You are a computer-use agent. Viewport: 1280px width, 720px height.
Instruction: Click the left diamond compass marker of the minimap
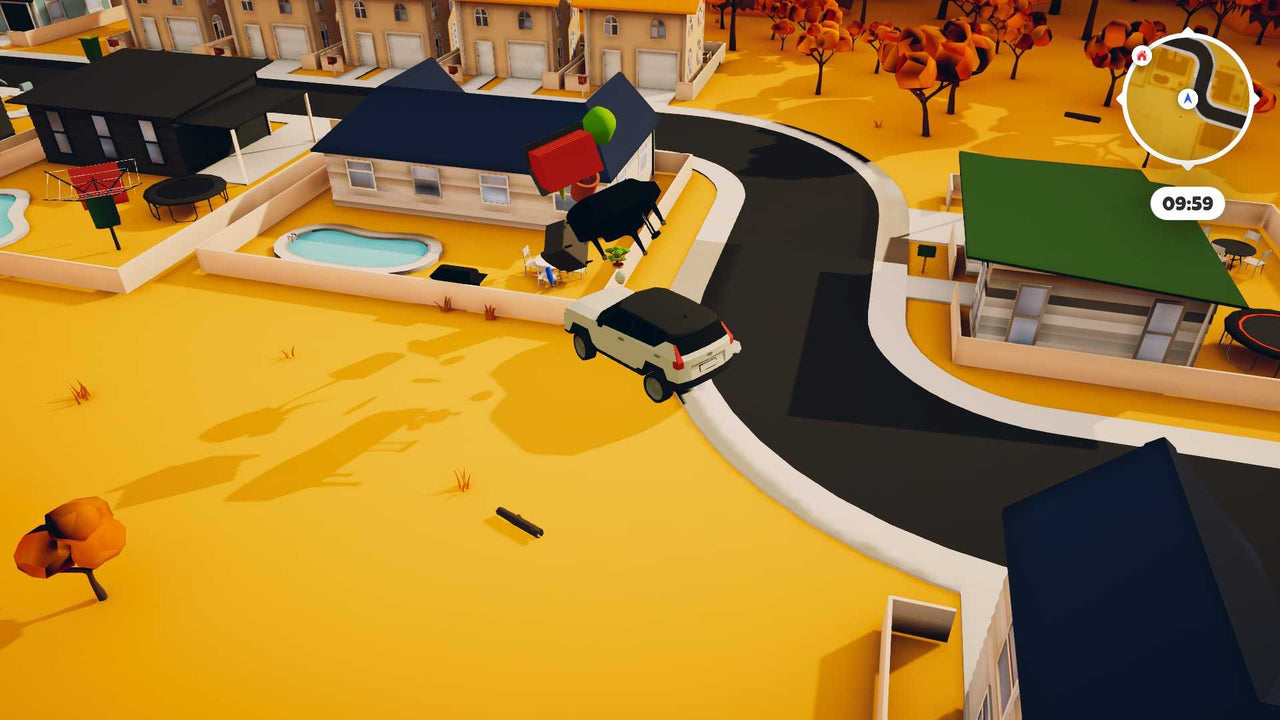pyautogui.click(x=1119, y=100)
